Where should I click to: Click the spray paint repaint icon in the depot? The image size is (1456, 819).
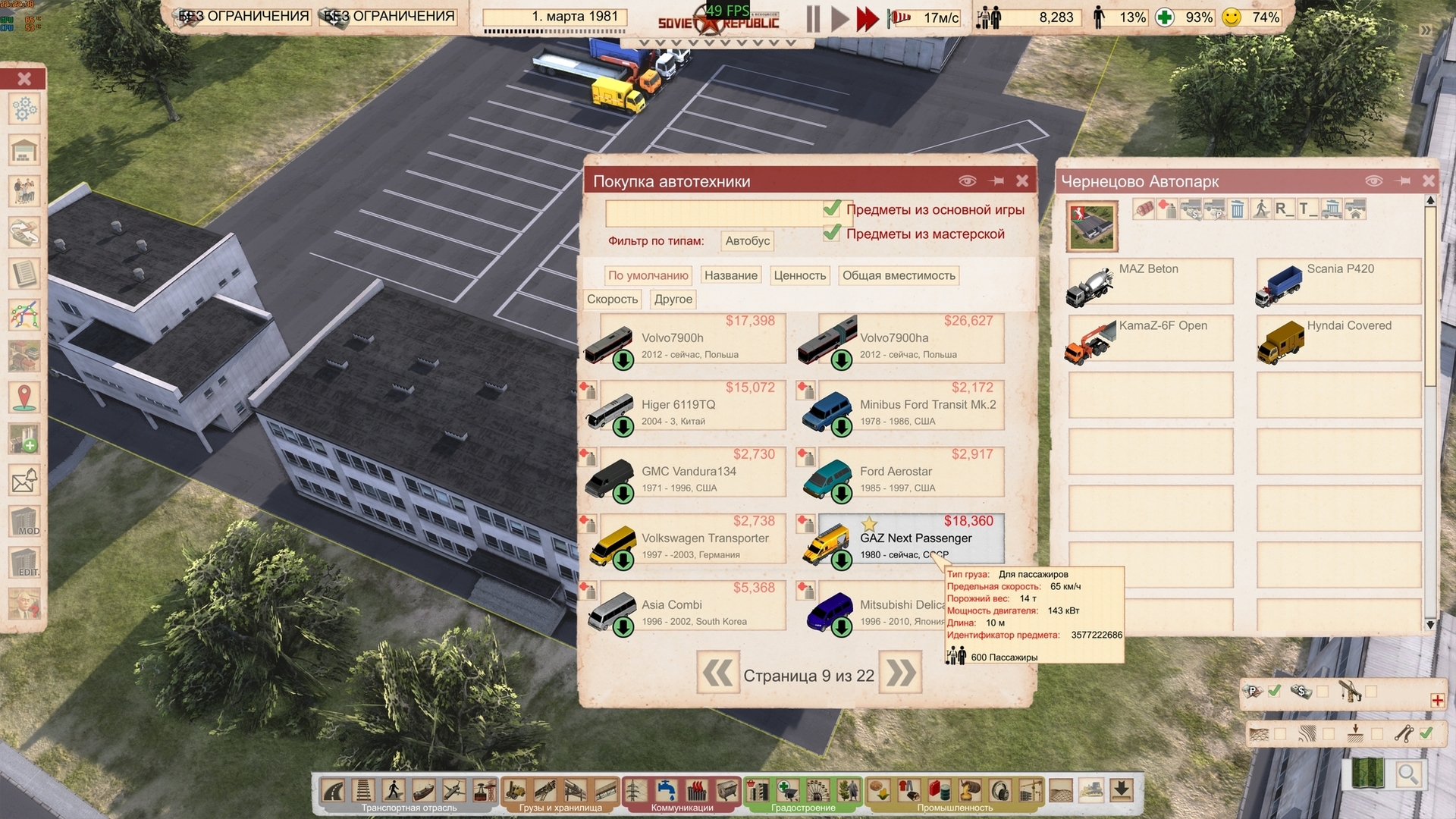[x=1166, y=207]
